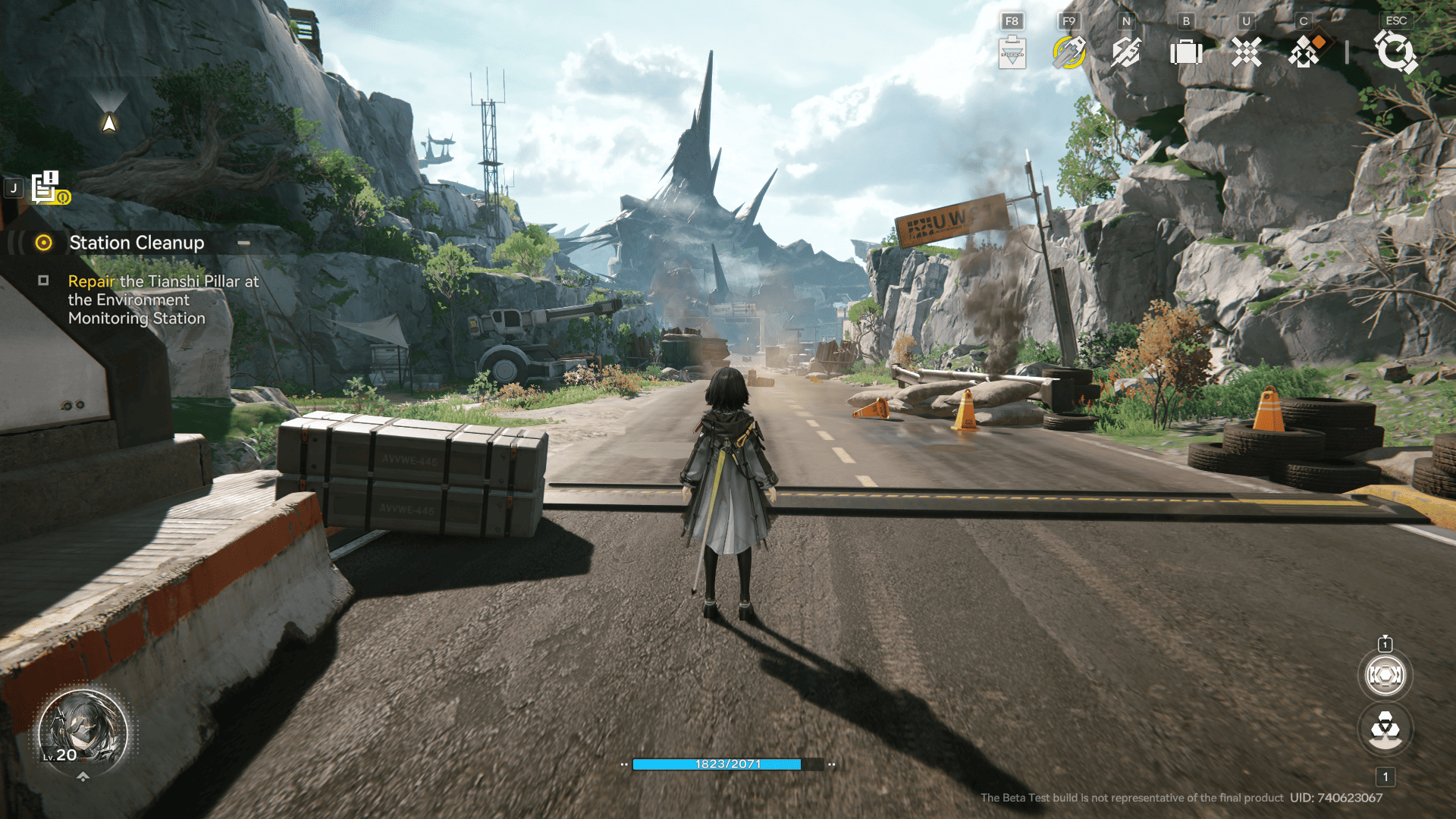The height and width of the screenshot is (819, 1456).
Task: Open the icon with the orange notification diamond
Action: coord(1305,52)
